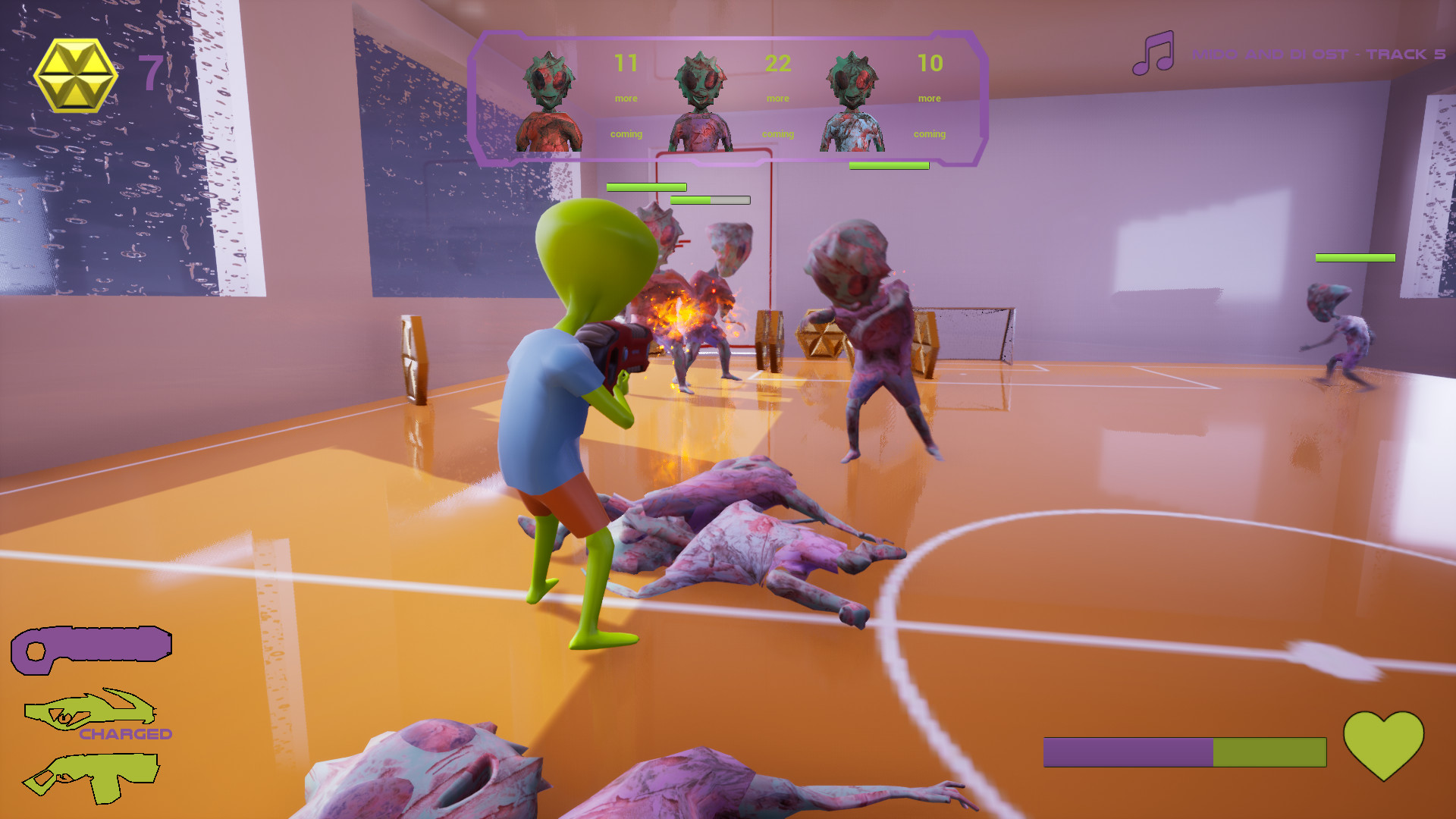Click 'more coming' under the 10 counter
1456x819 pixels.
coord(930,115)
